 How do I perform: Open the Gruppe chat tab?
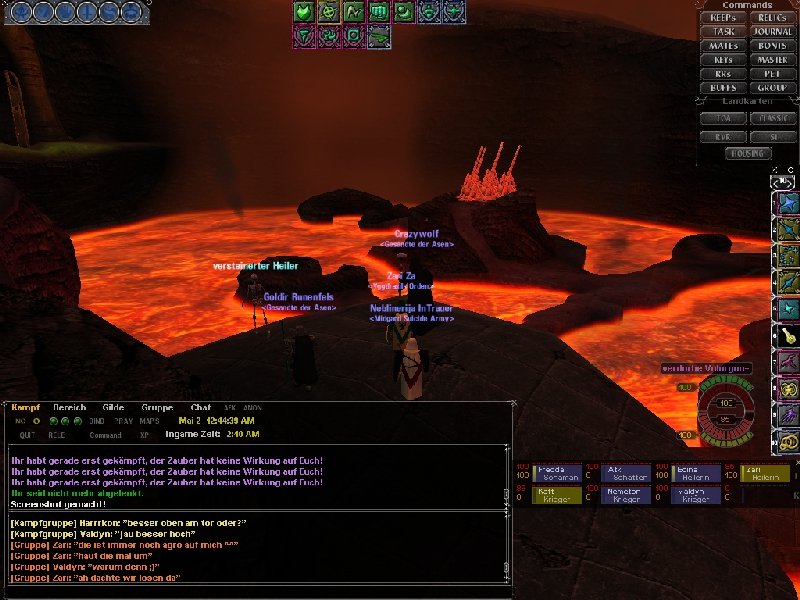pos(155,407)
